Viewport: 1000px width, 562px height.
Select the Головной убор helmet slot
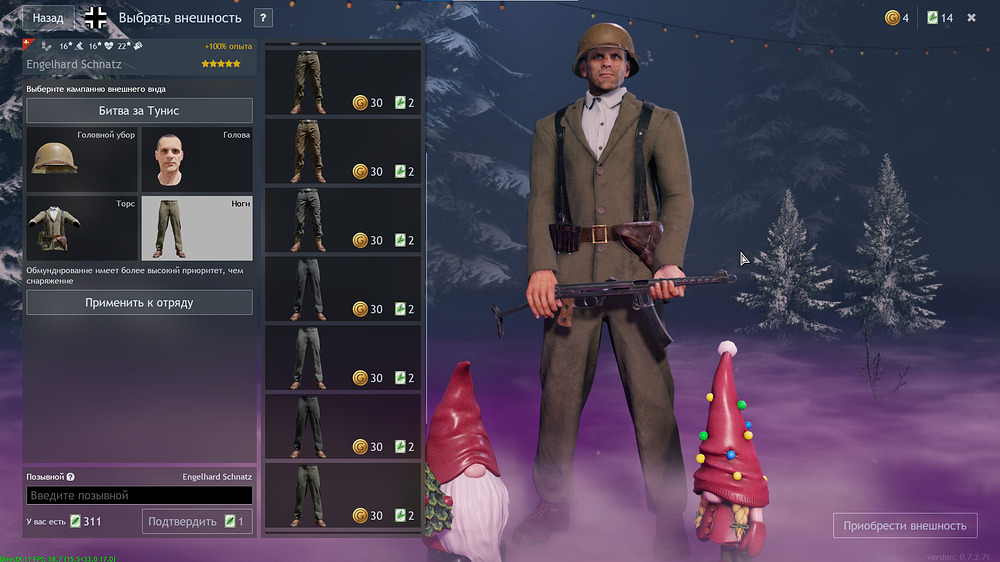click(81, 159)
